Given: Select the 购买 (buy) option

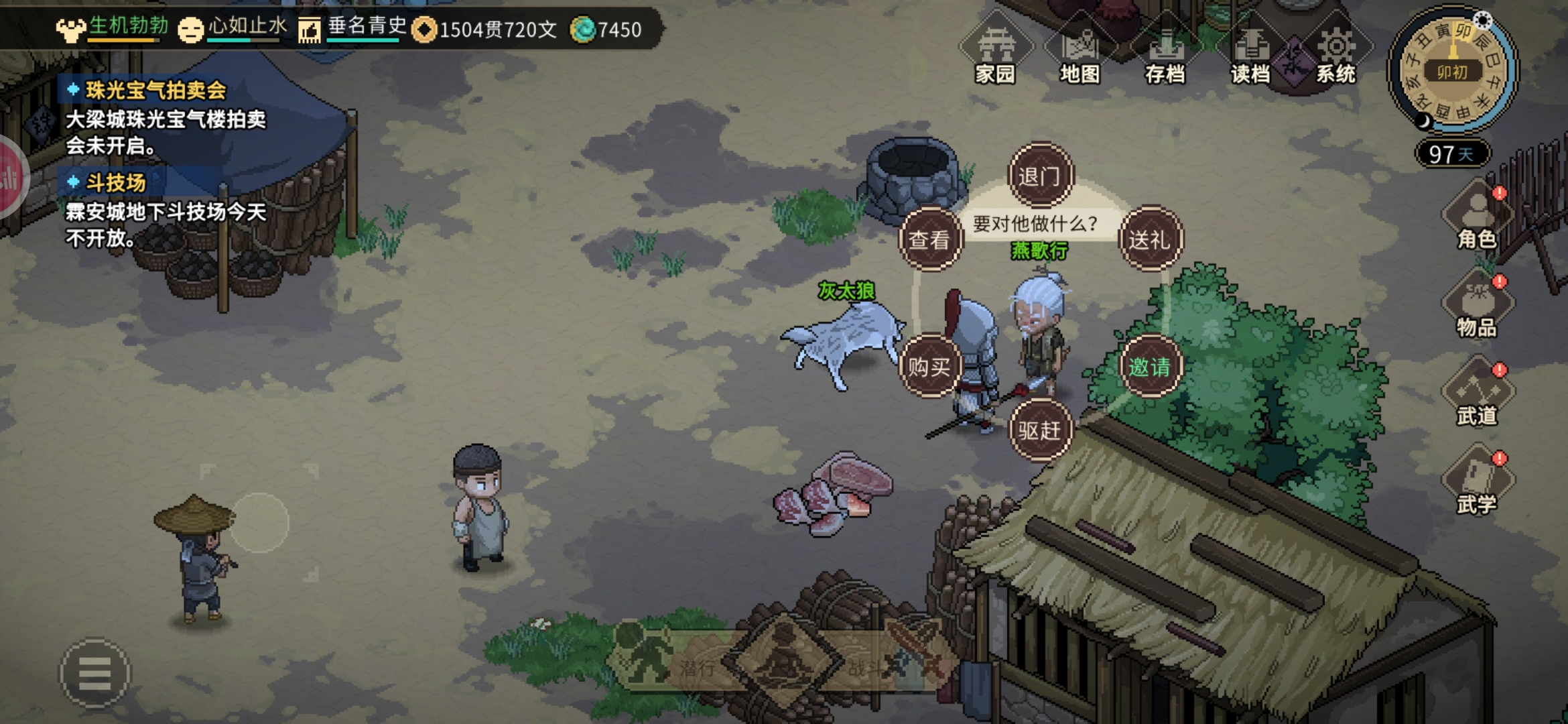Looking at the screenshot, I should coord(929,366).
